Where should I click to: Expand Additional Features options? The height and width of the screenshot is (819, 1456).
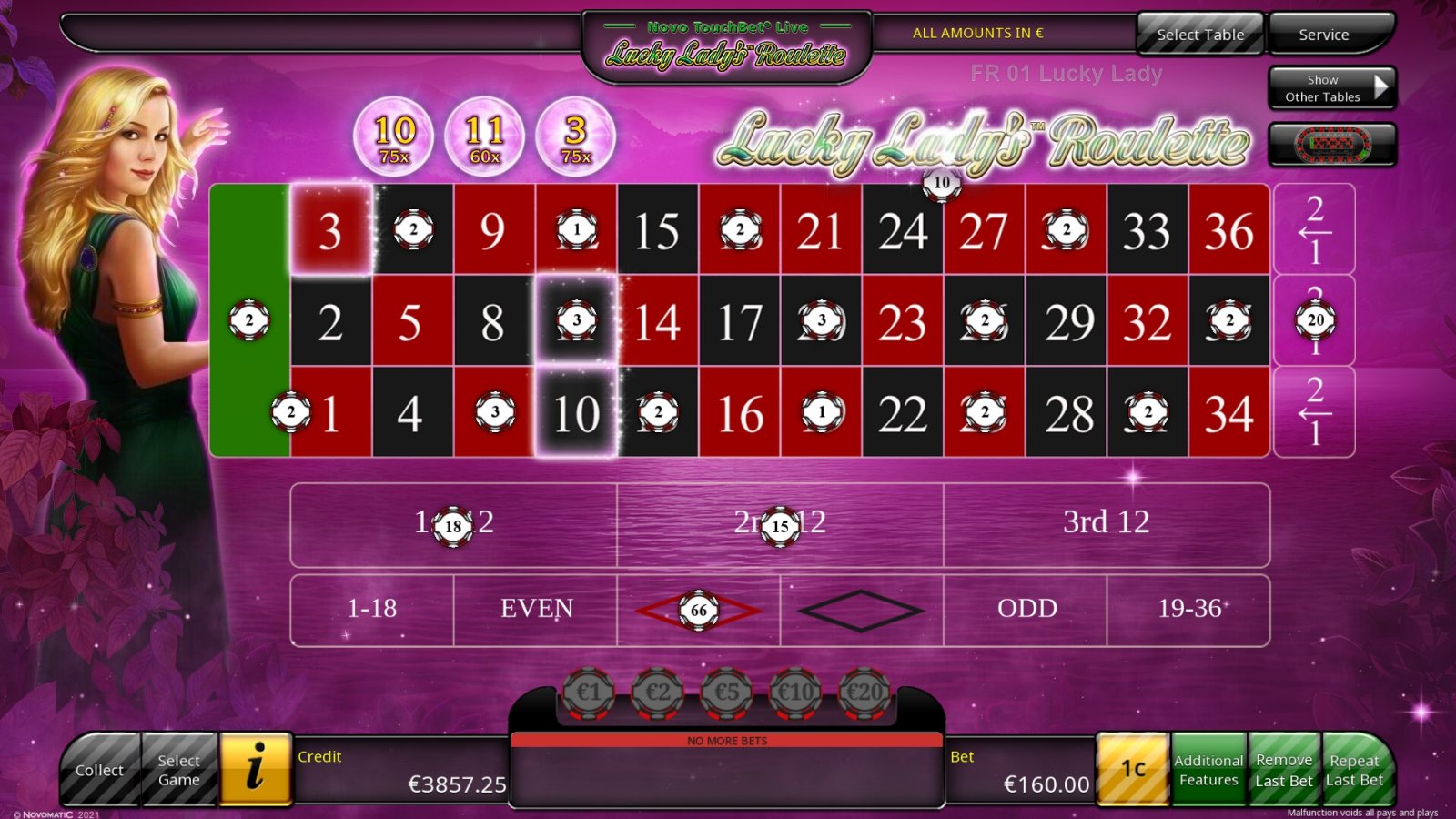pyautogui.click(x=1210, y=769)
